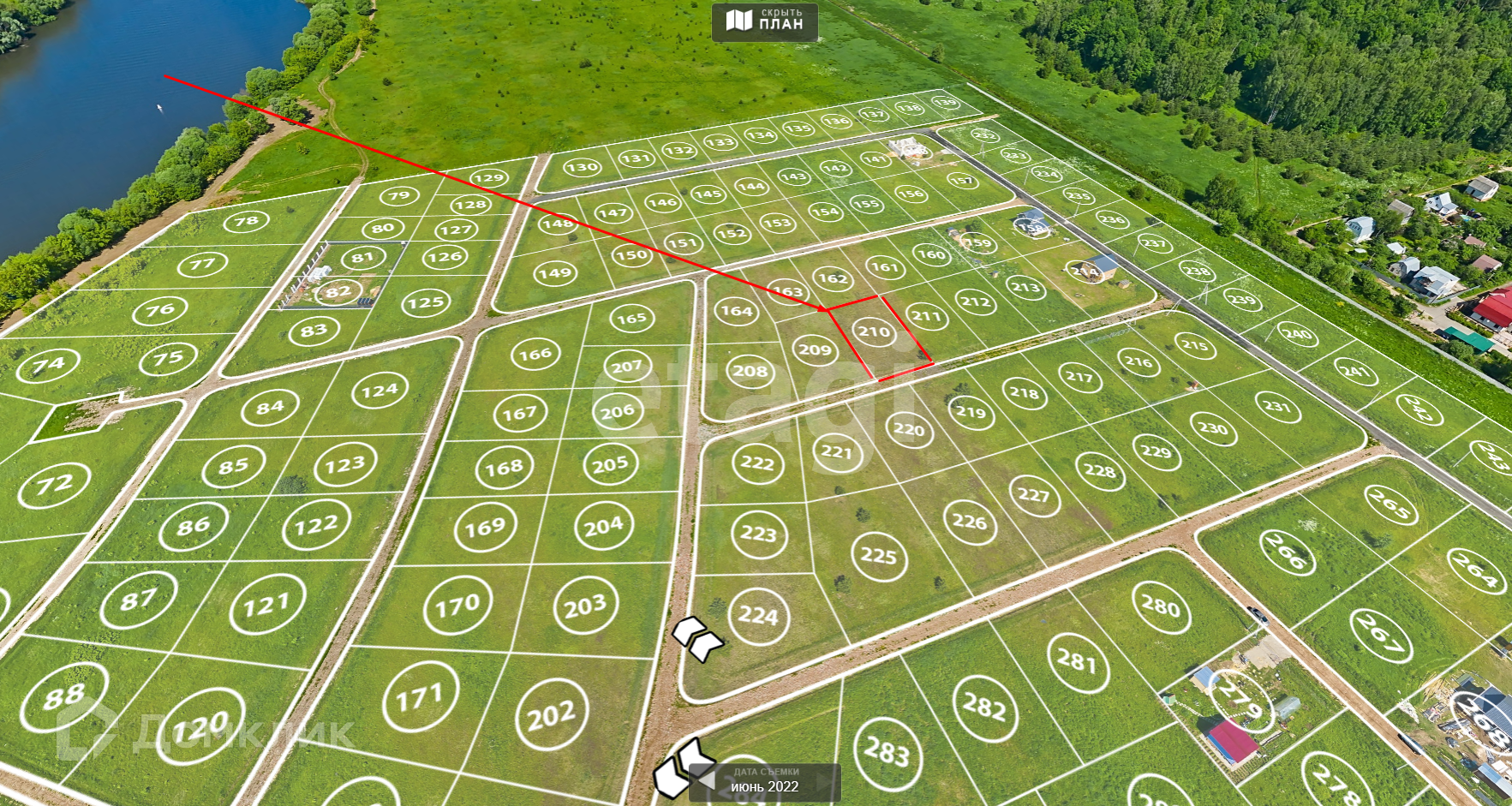
Task: Select the highlighted plot 210 marker
Action: [x=874, y=331]
